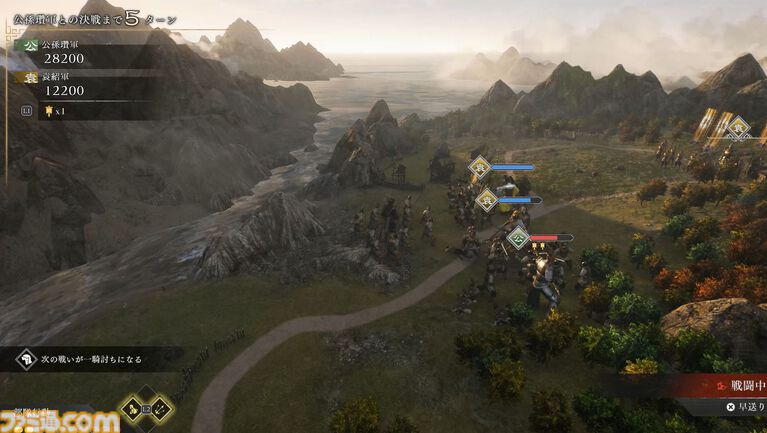Select the 袁 unit marker beside golden banners
This screenshot has width=767, height=433.
coord(738,127)
